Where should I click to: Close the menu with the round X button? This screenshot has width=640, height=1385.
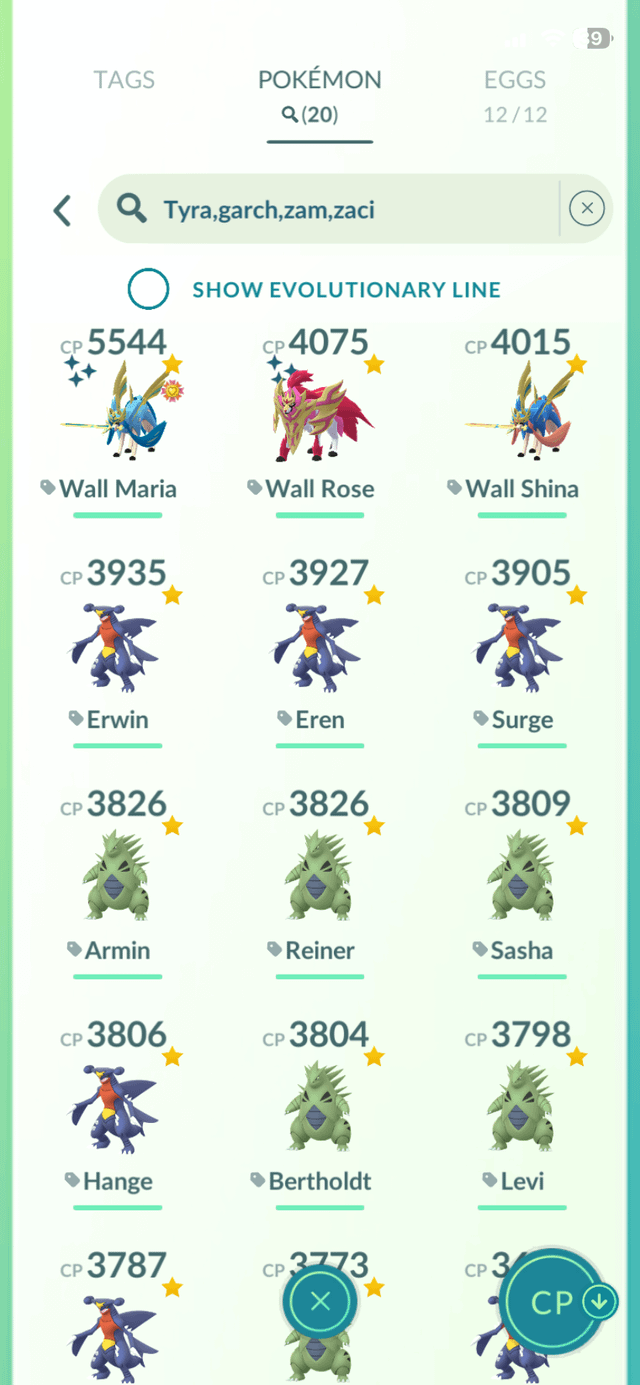click(320, 1302)
